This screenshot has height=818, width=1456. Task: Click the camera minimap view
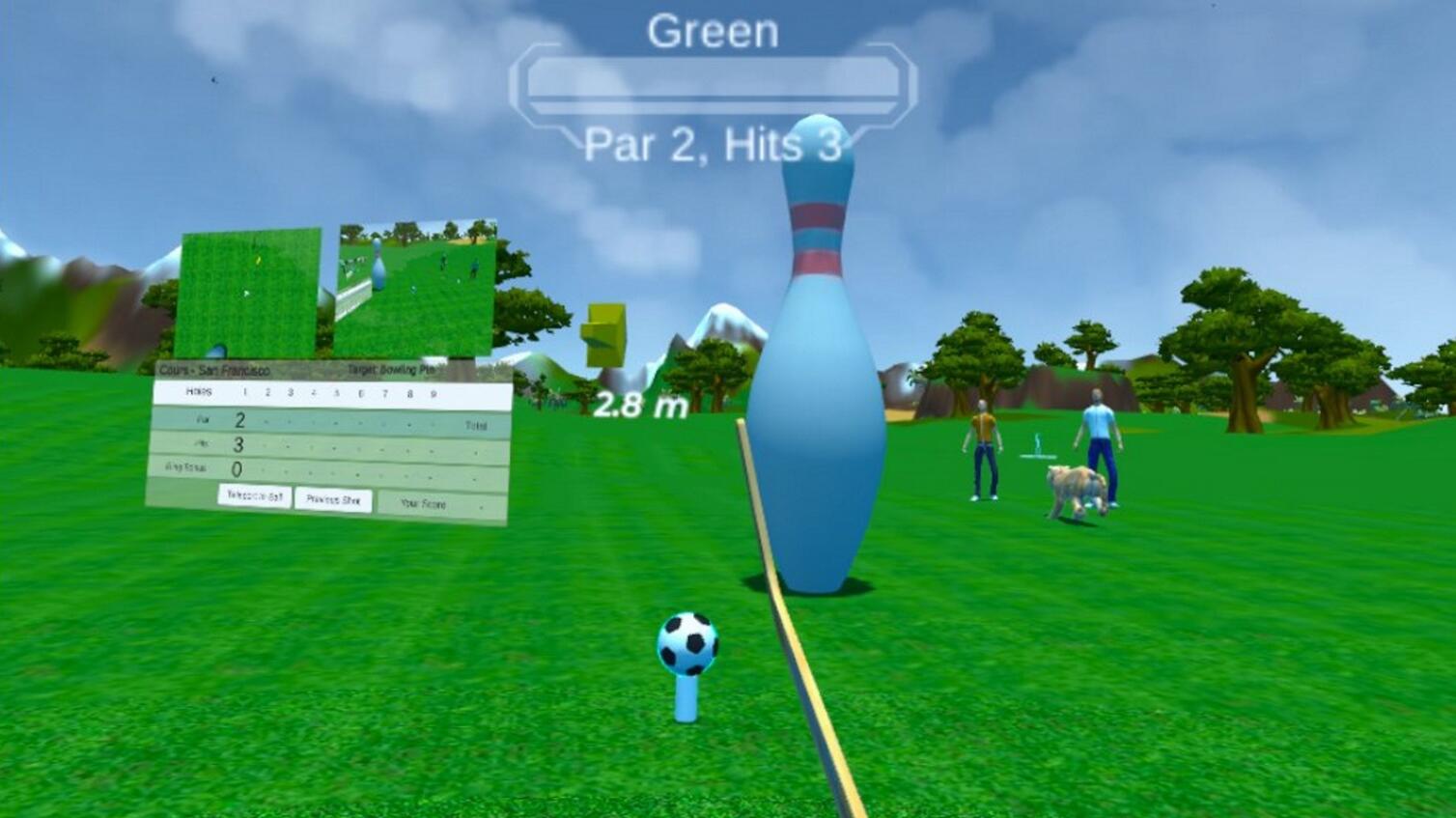(417, 287)
